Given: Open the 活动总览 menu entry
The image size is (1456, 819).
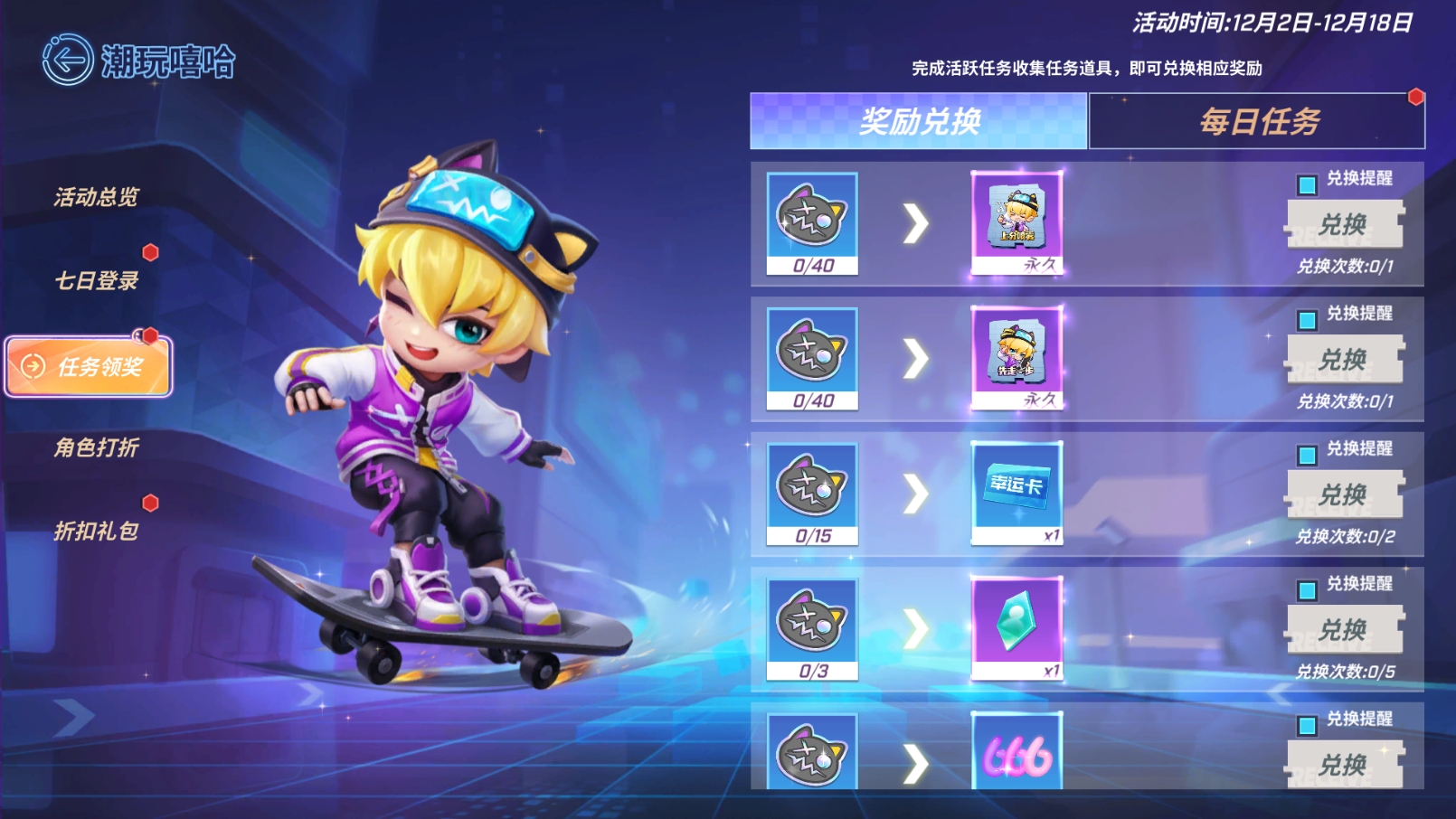Looking at the screenshot, I should tap(97, 197).
